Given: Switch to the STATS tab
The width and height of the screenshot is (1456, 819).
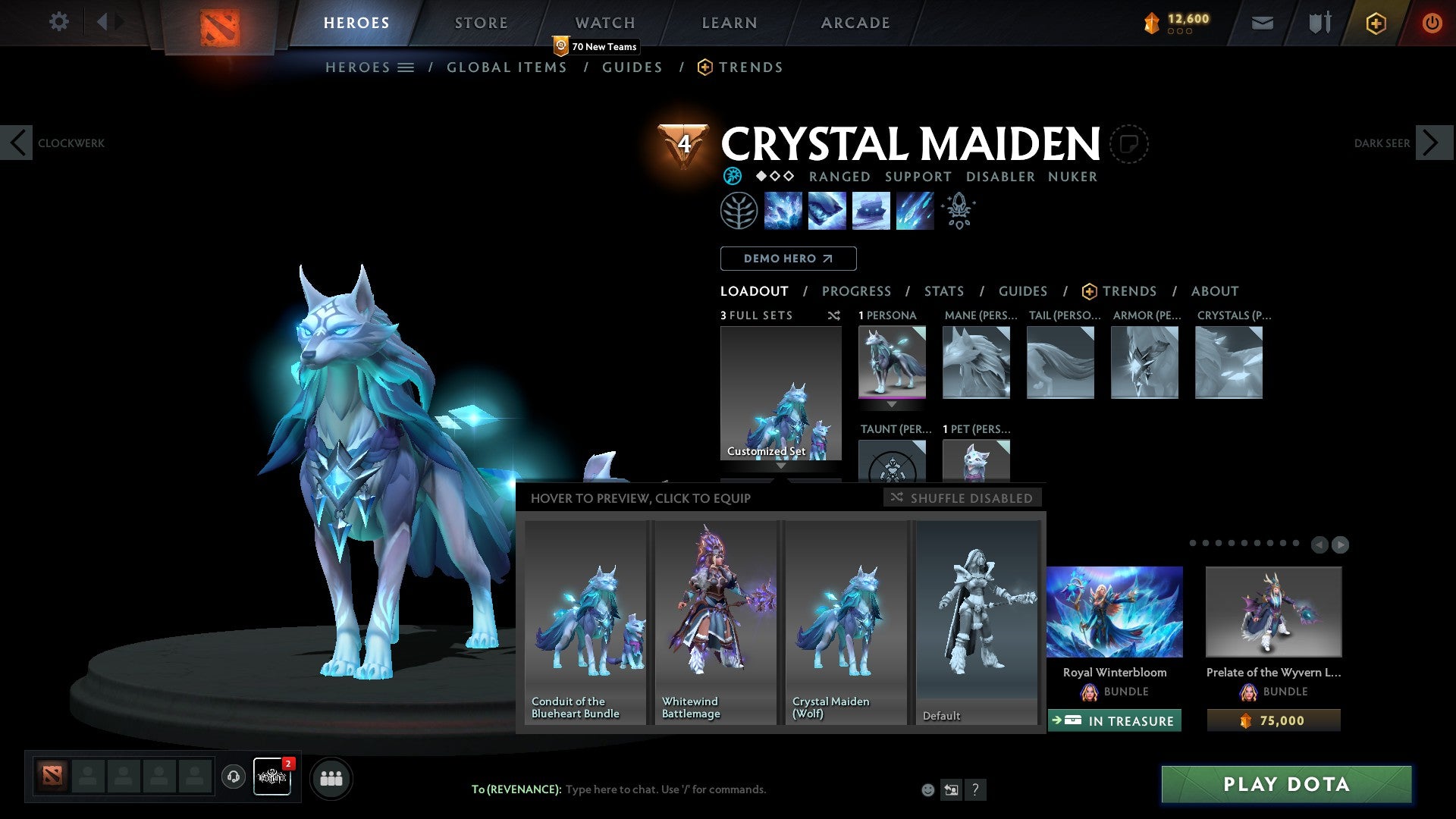Looking at the screenshot, I should click(943, 291).
